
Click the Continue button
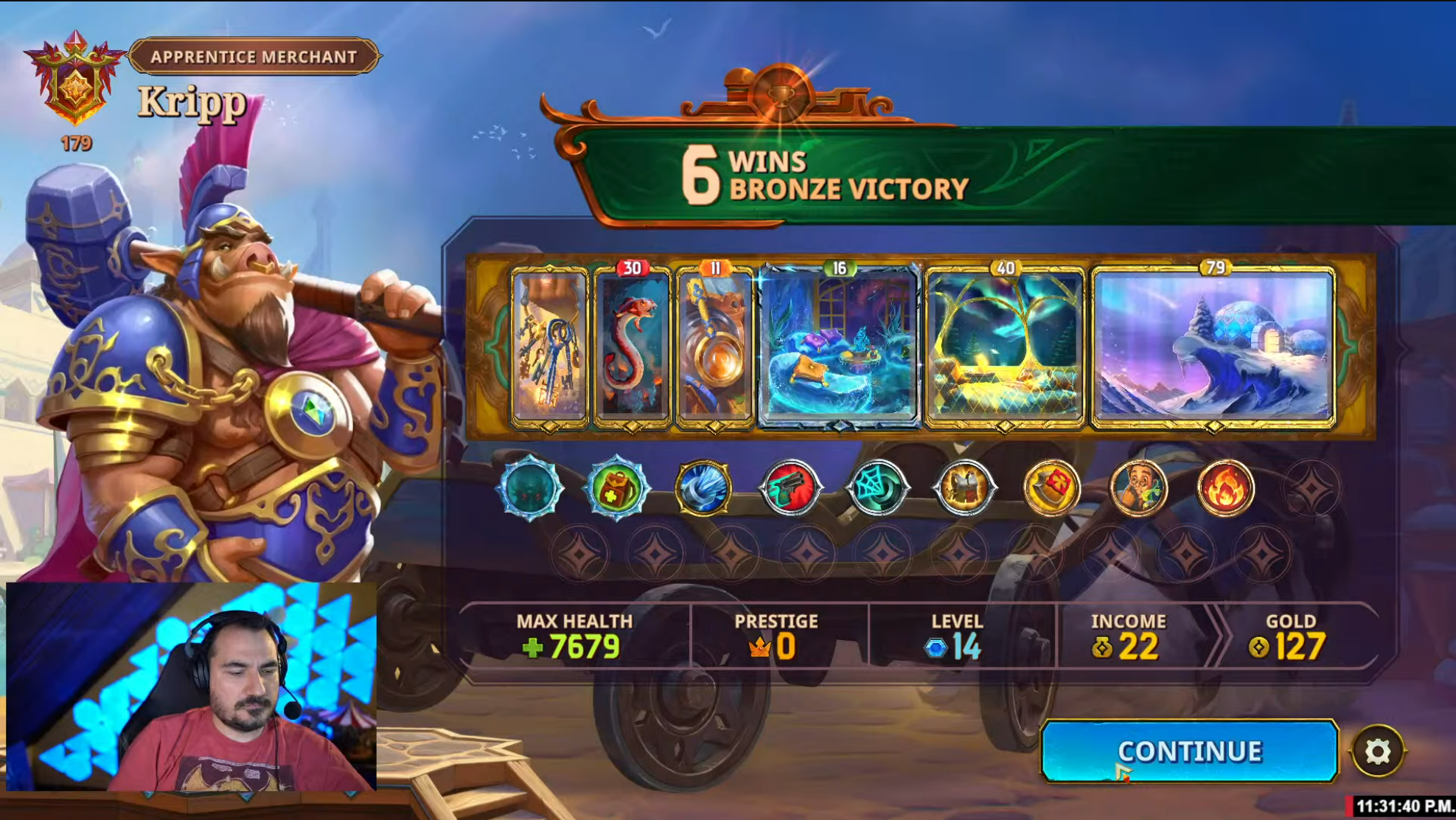pos(1188,751)
